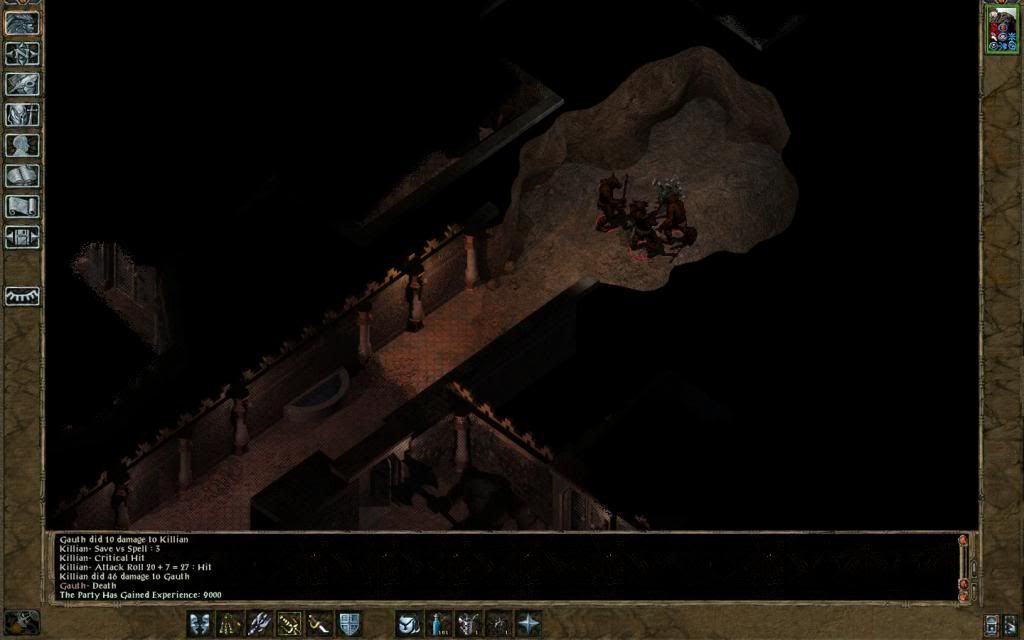
Task: Select Killian's character portrait
Action: point(1000,28)
